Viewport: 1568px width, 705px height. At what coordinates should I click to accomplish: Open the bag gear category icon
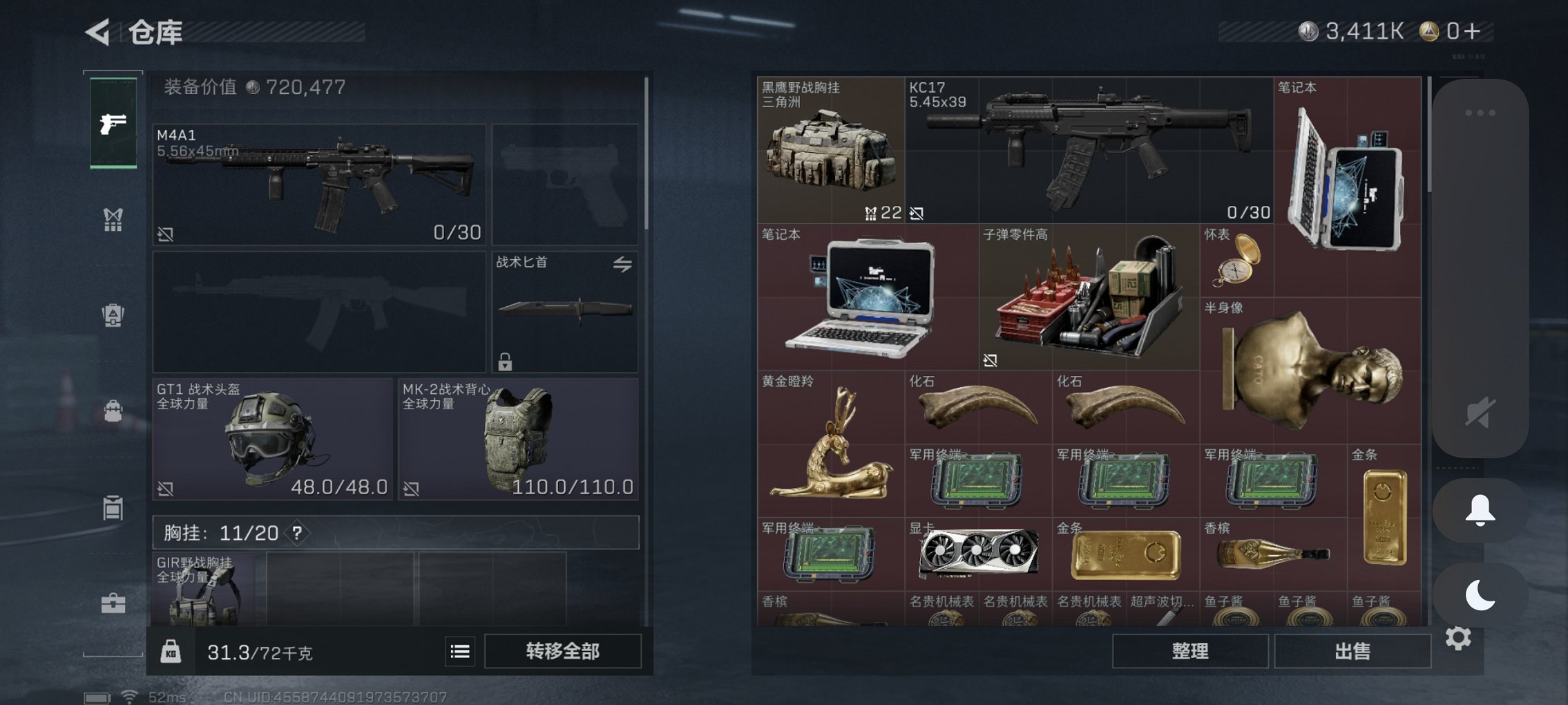[113, 409]
